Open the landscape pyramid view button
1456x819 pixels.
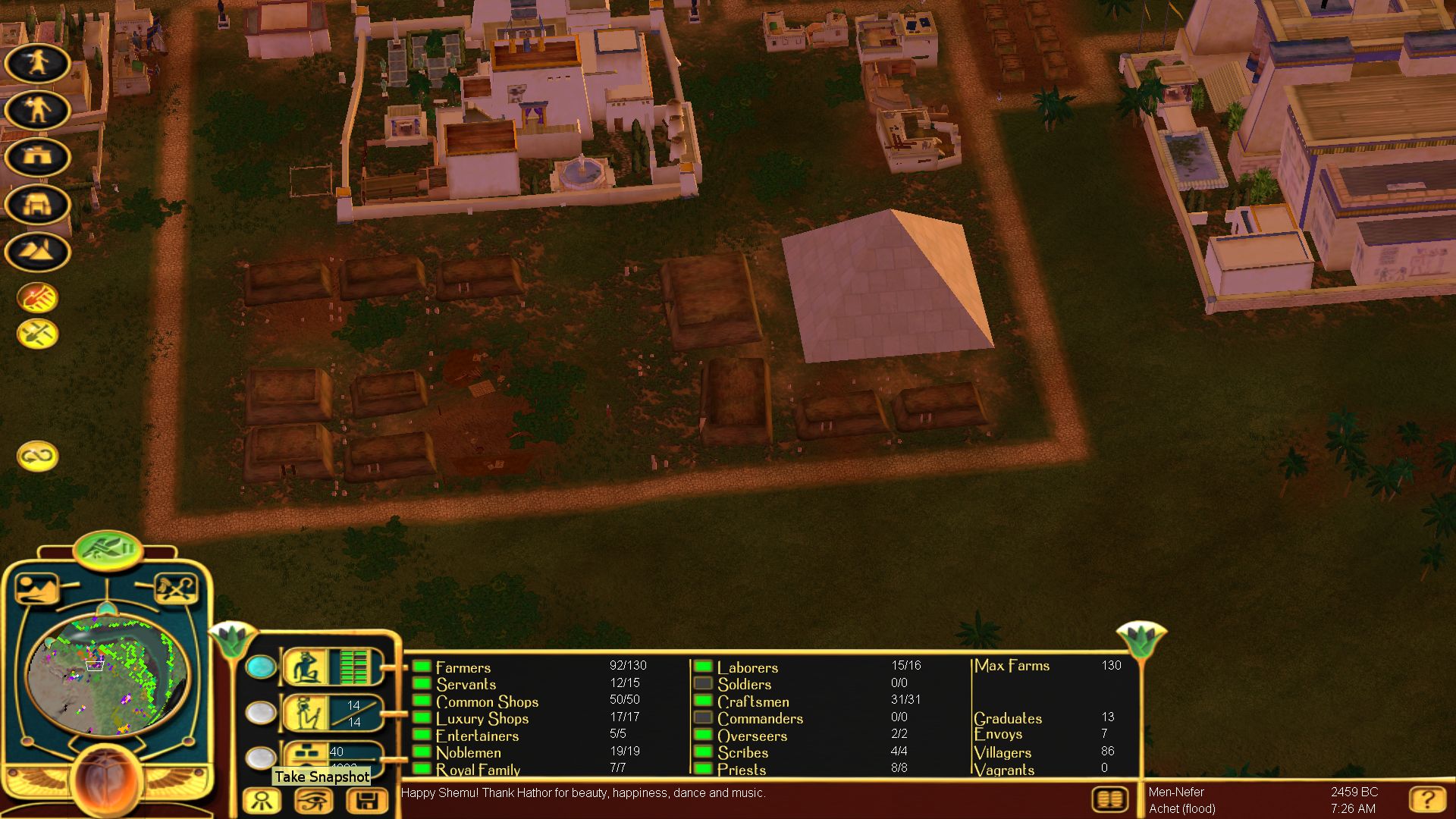36,588
